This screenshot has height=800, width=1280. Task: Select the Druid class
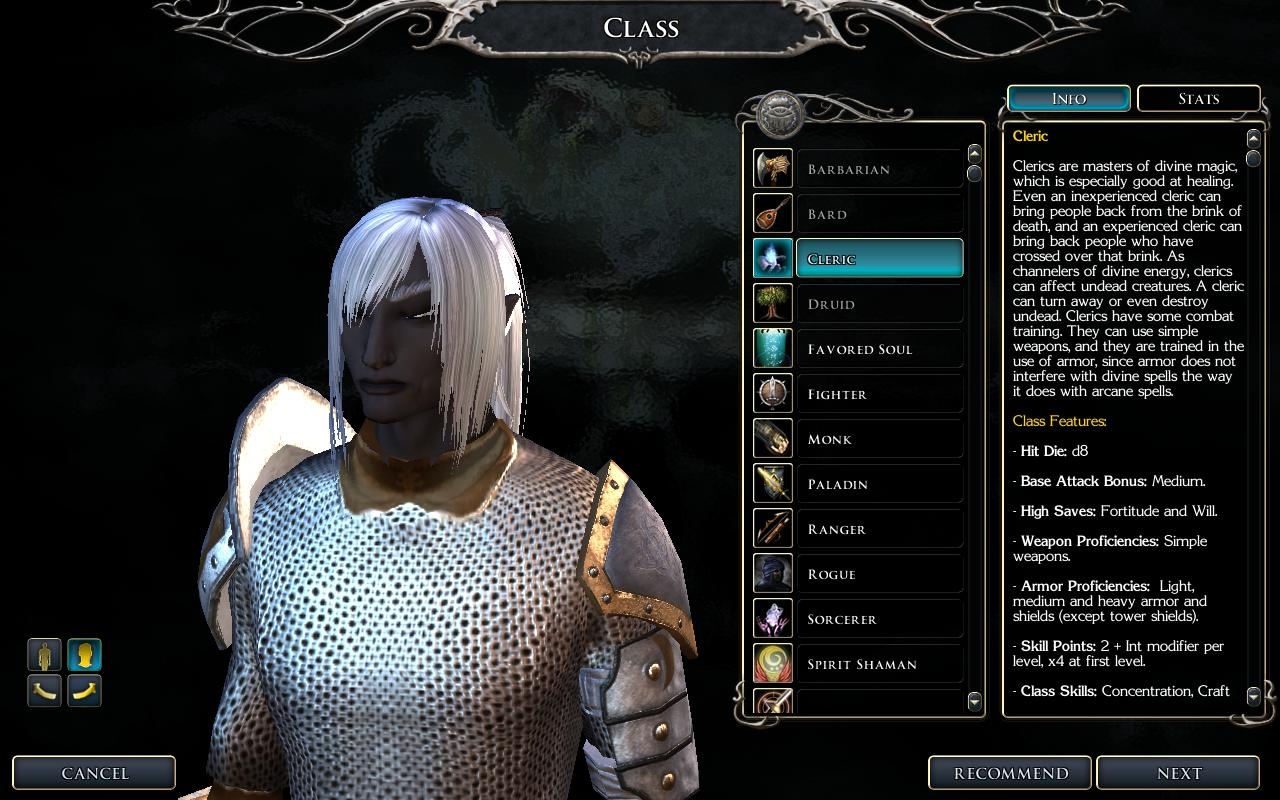tap(878, 304)
